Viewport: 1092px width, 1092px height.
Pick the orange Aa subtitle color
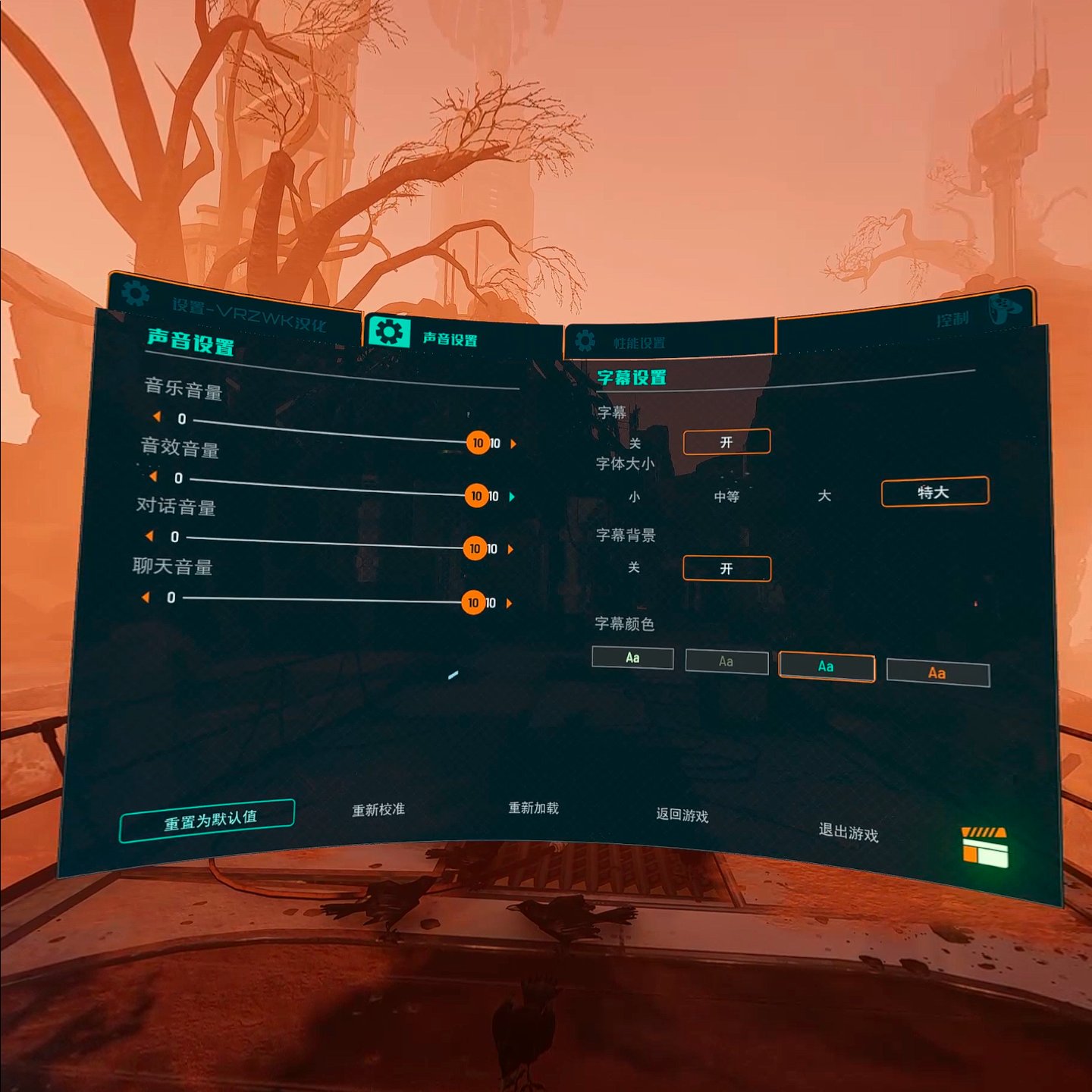(x=937, y=673)
